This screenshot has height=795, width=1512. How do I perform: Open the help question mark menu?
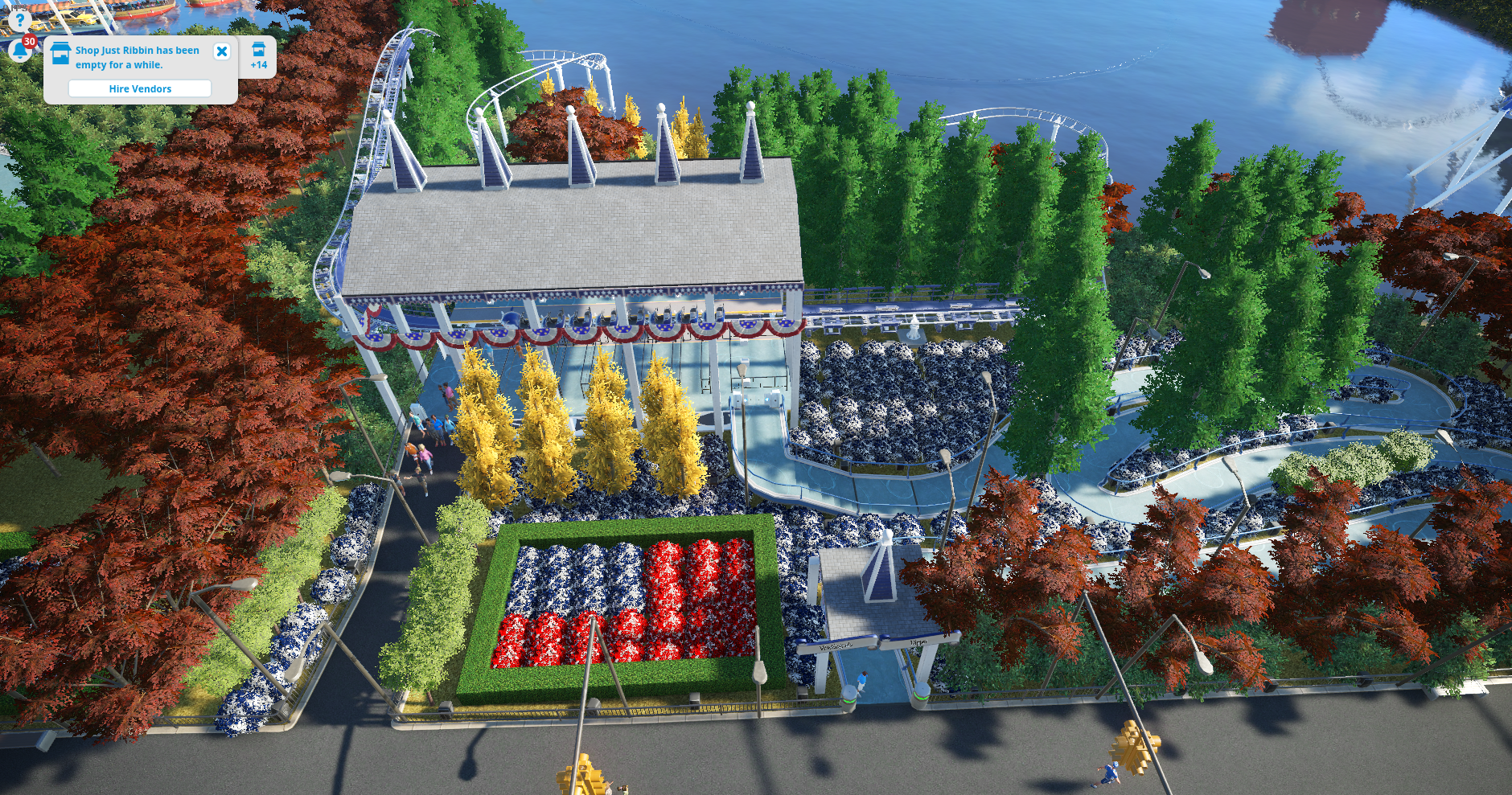coord(19,19)
